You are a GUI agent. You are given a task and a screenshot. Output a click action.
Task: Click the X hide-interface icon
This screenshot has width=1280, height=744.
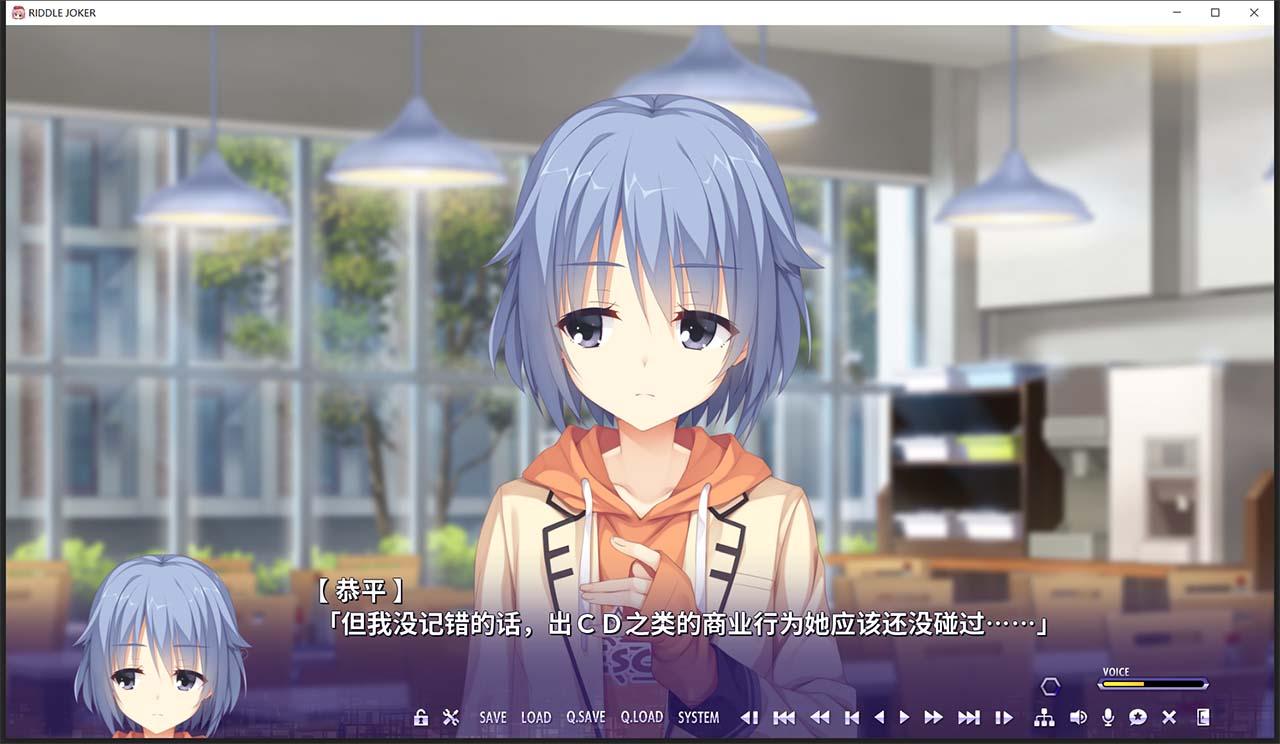(x=1169, y=717)
